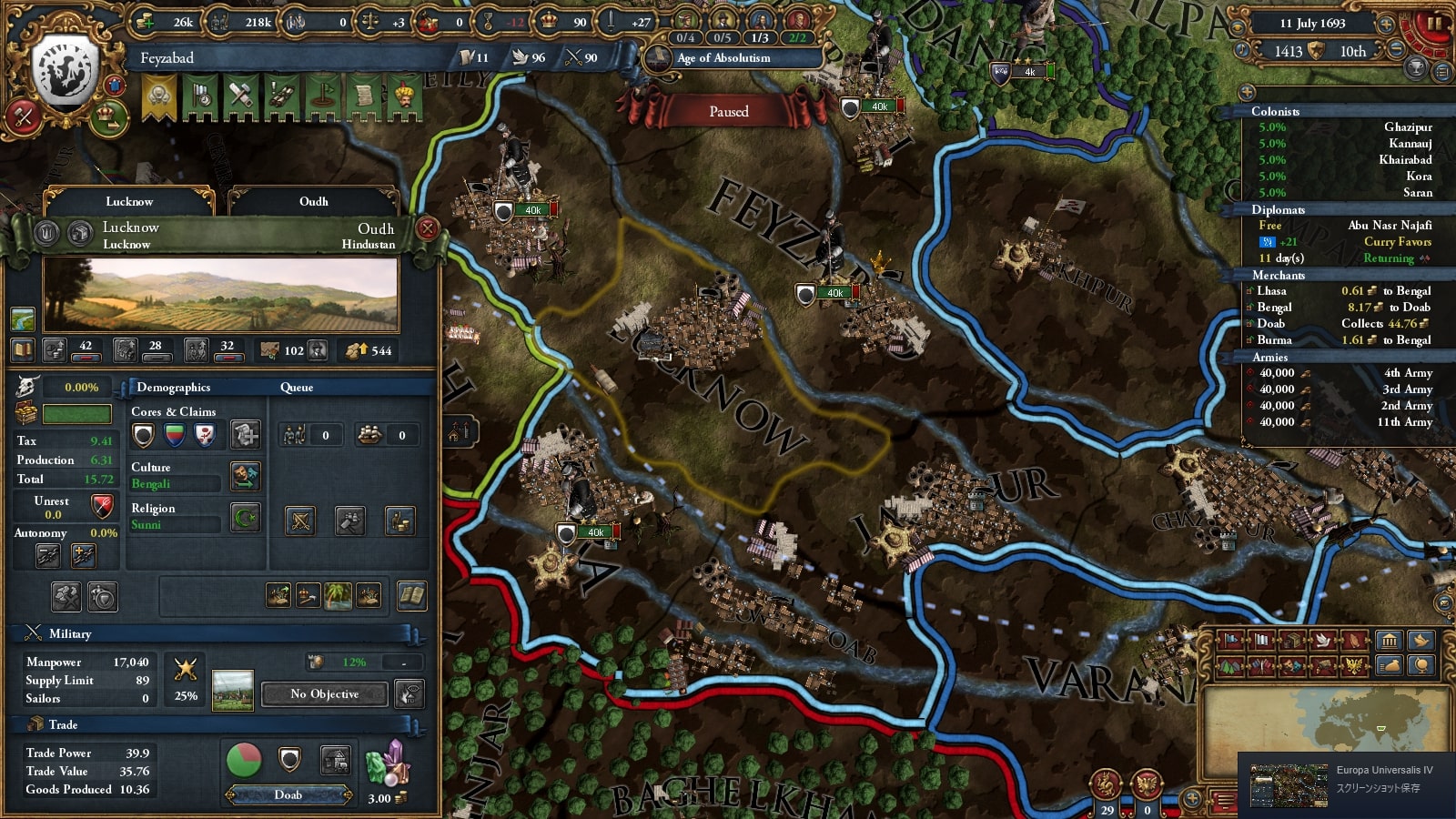Select diplomat Abu Nasr Najafi
Image resolution: width=1456 pixels, height=819 pixels.
(1389, 226)
